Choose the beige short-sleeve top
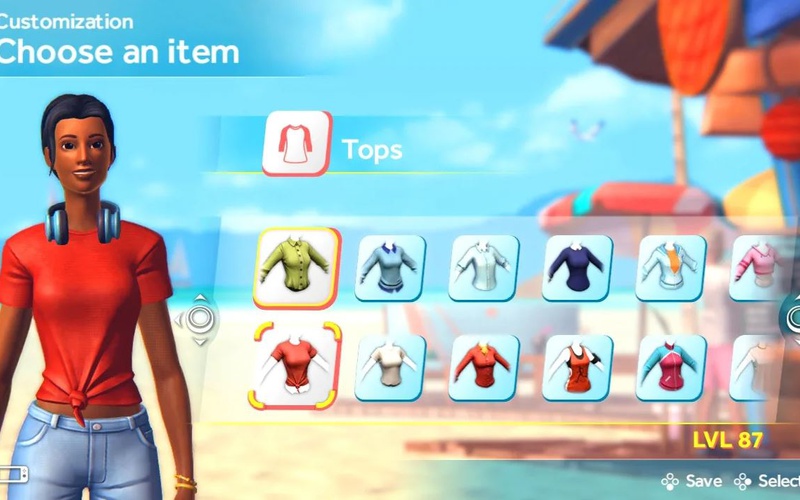Image resolution: width=800 pixels, height=500 pixels. (x=390, y=367)
